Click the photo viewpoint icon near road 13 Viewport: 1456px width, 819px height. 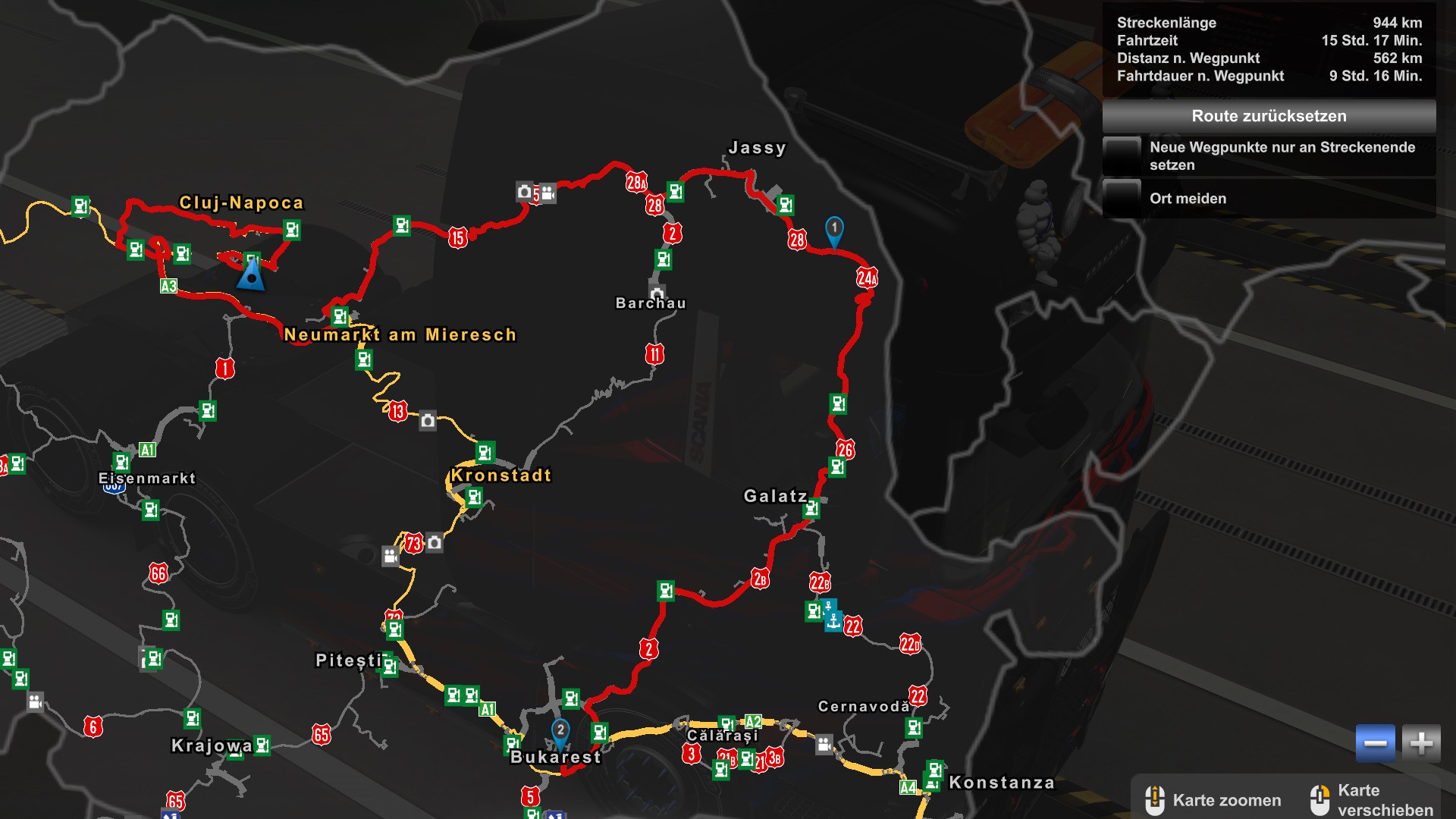tap(425, 422)
